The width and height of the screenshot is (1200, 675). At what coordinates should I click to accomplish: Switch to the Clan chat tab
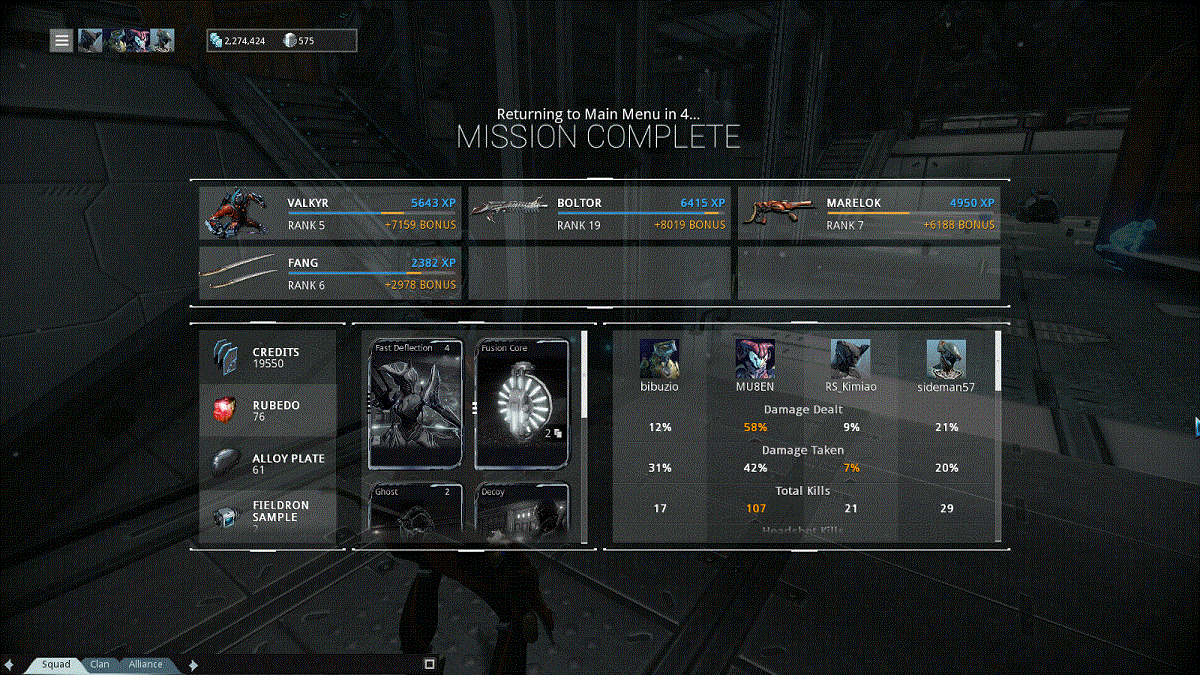[x=100, y=664]
